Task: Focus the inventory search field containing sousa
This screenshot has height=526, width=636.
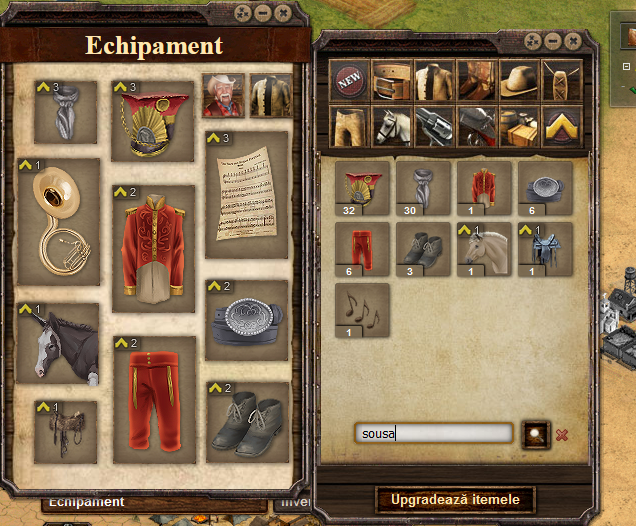Action: [432, 433]
